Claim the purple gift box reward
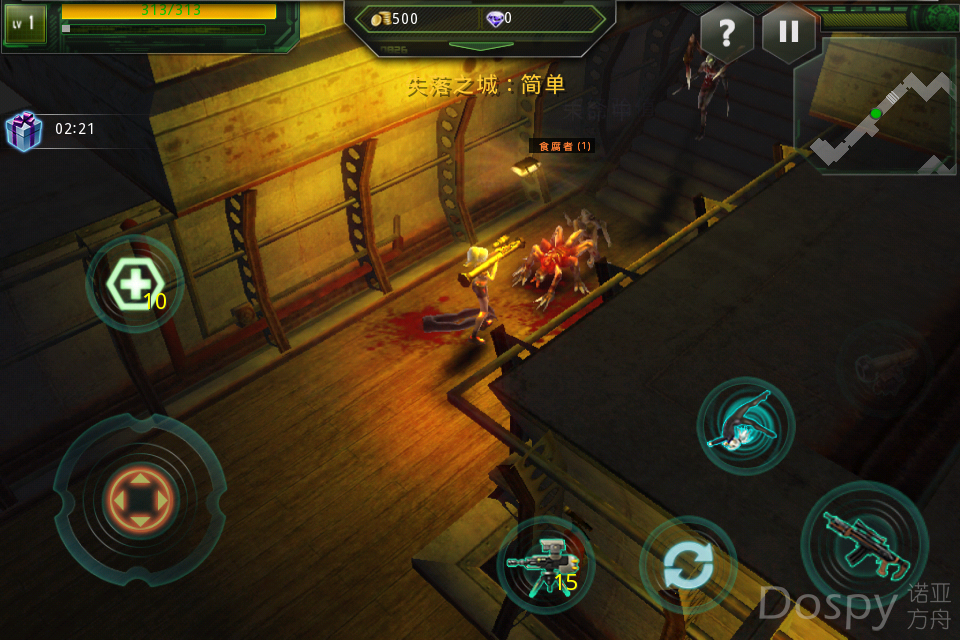 coord(23,130)
